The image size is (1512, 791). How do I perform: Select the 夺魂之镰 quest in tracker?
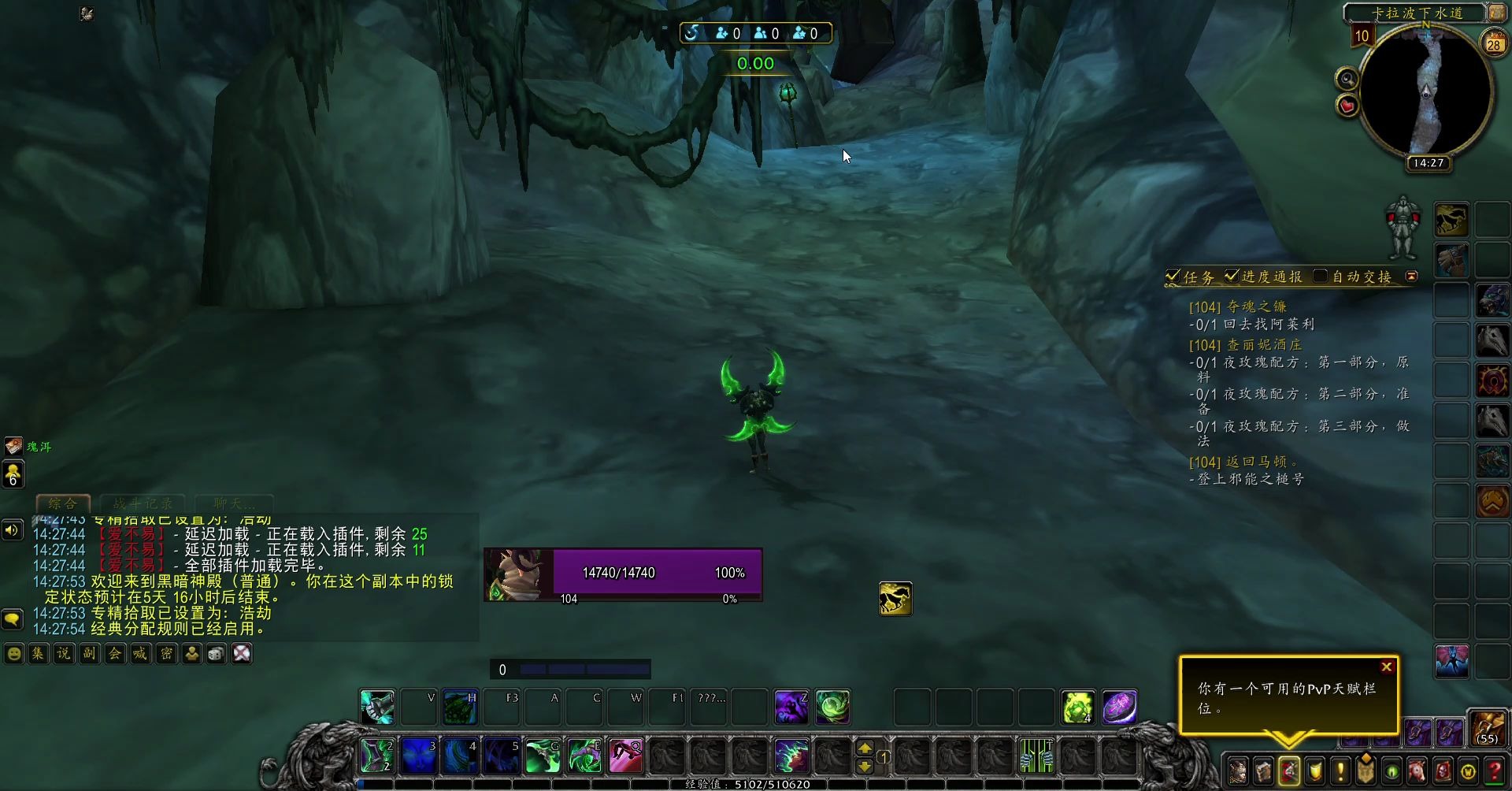(x=1257, y=306)
